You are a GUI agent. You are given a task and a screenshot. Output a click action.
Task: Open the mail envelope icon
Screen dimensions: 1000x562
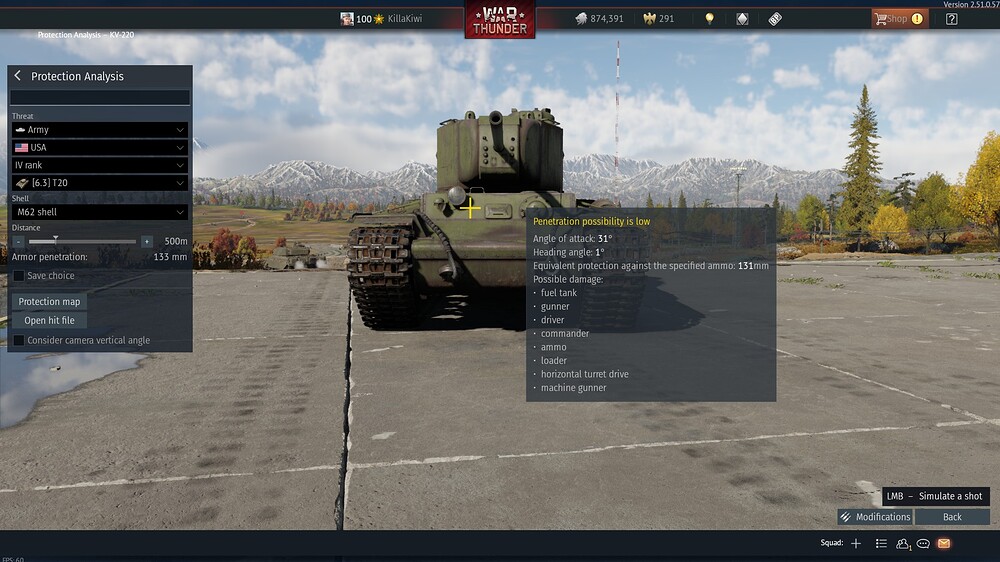[943, 543]
